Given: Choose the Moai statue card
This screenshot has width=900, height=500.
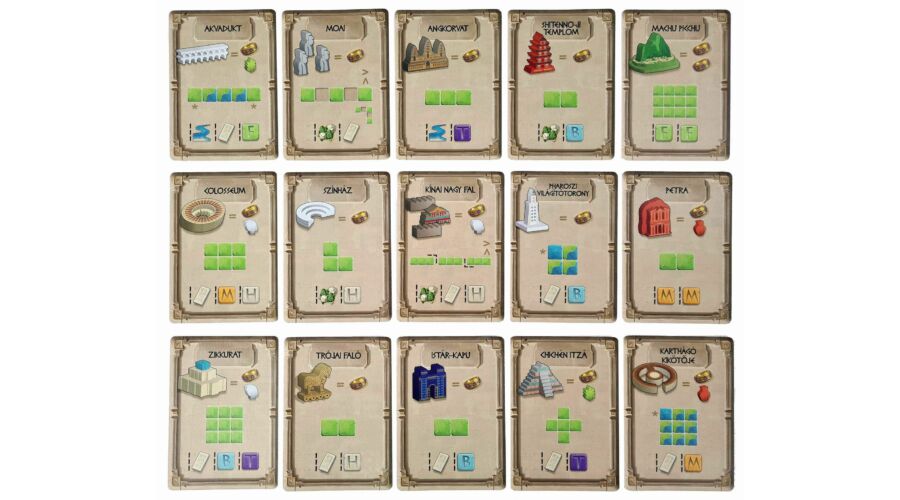Looking at the screenshot, I should click(x=335, y=85).
